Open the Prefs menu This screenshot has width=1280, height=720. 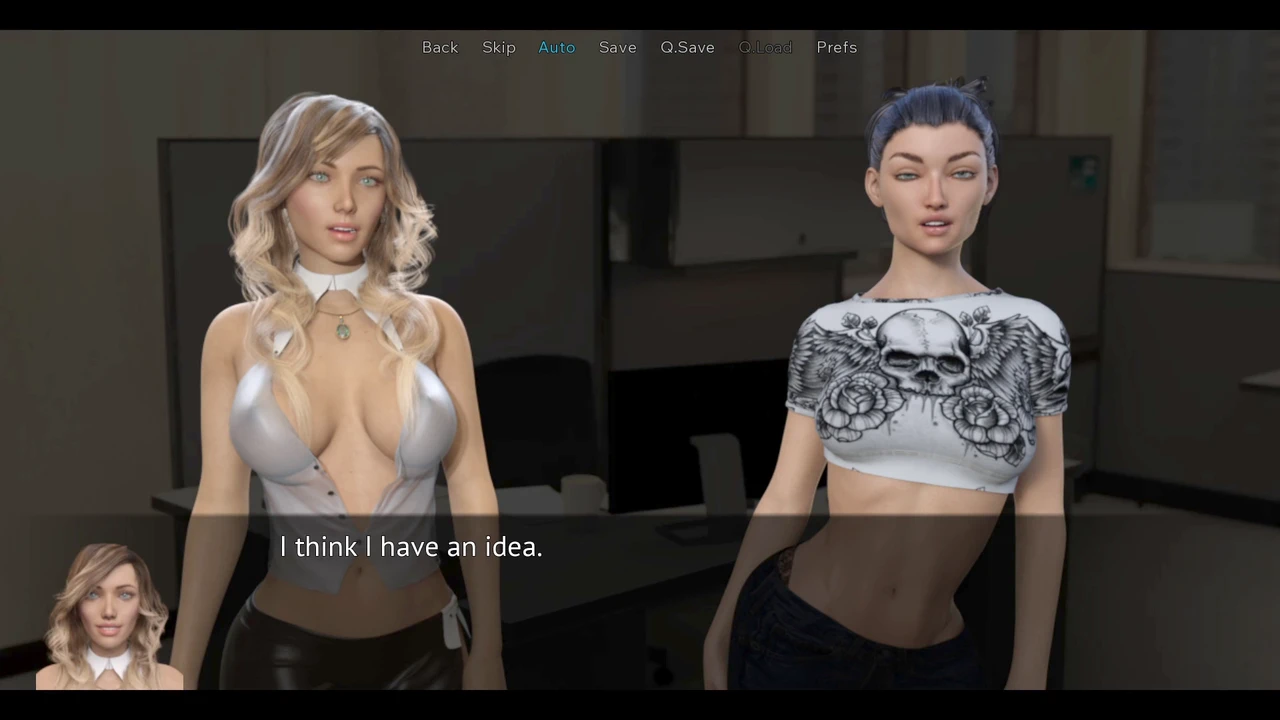click(837, 47)
